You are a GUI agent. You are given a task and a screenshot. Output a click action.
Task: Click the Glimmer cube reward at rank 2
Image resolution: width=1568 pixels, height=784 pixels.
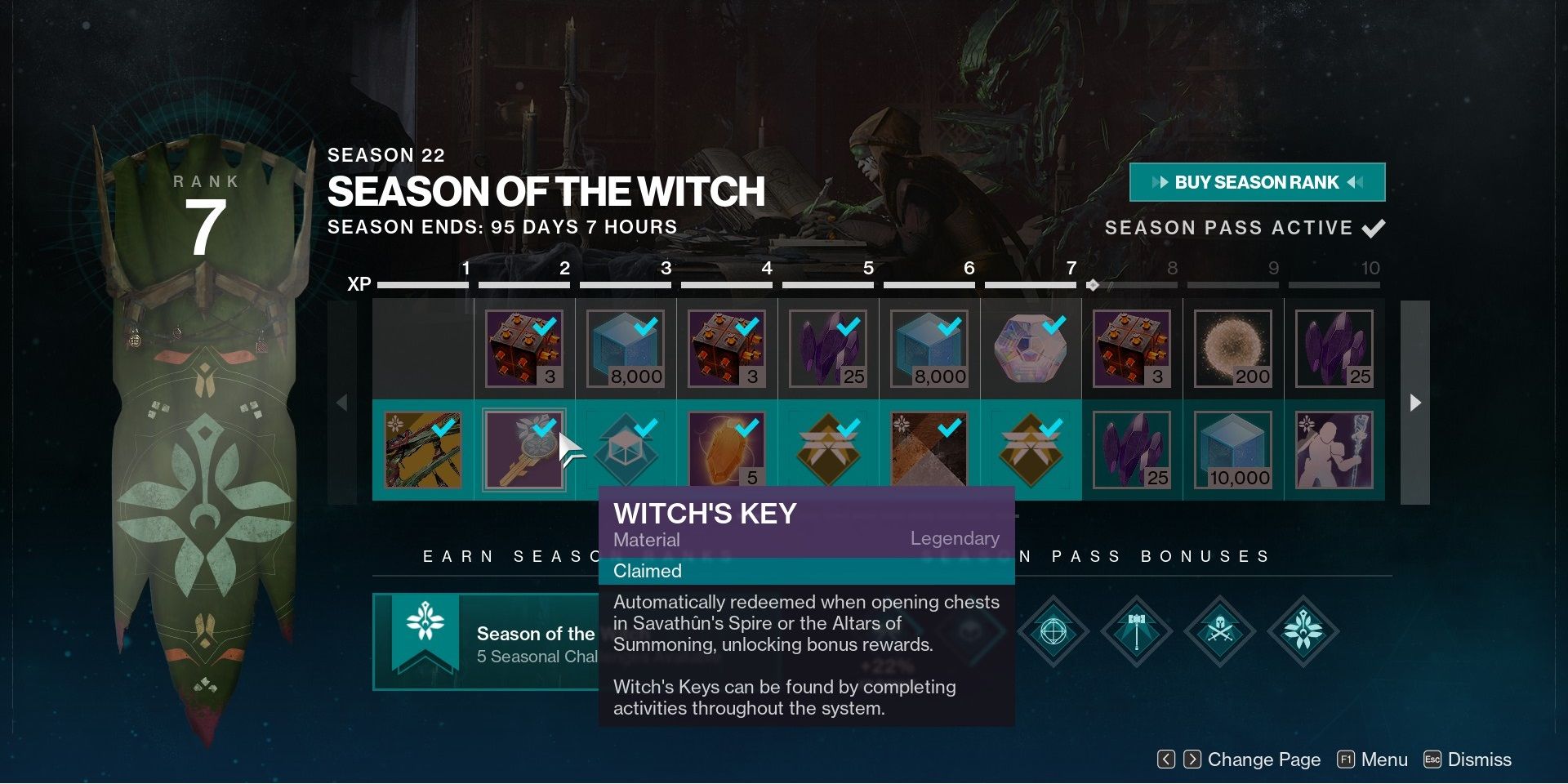pos(626,347)
